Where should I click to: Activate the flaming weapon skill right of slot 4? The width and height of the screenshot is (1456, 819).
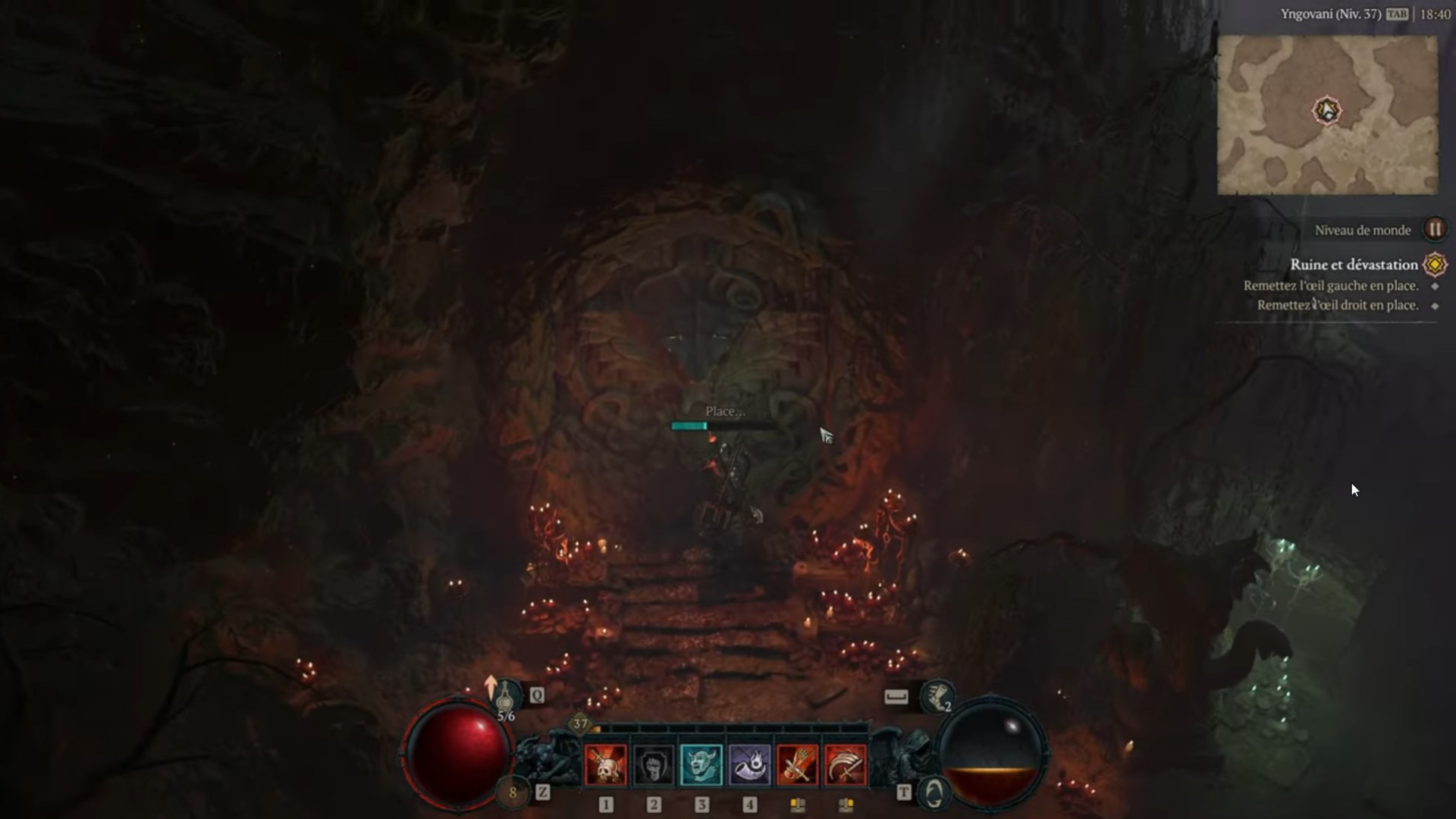click(x=798, y=764)
